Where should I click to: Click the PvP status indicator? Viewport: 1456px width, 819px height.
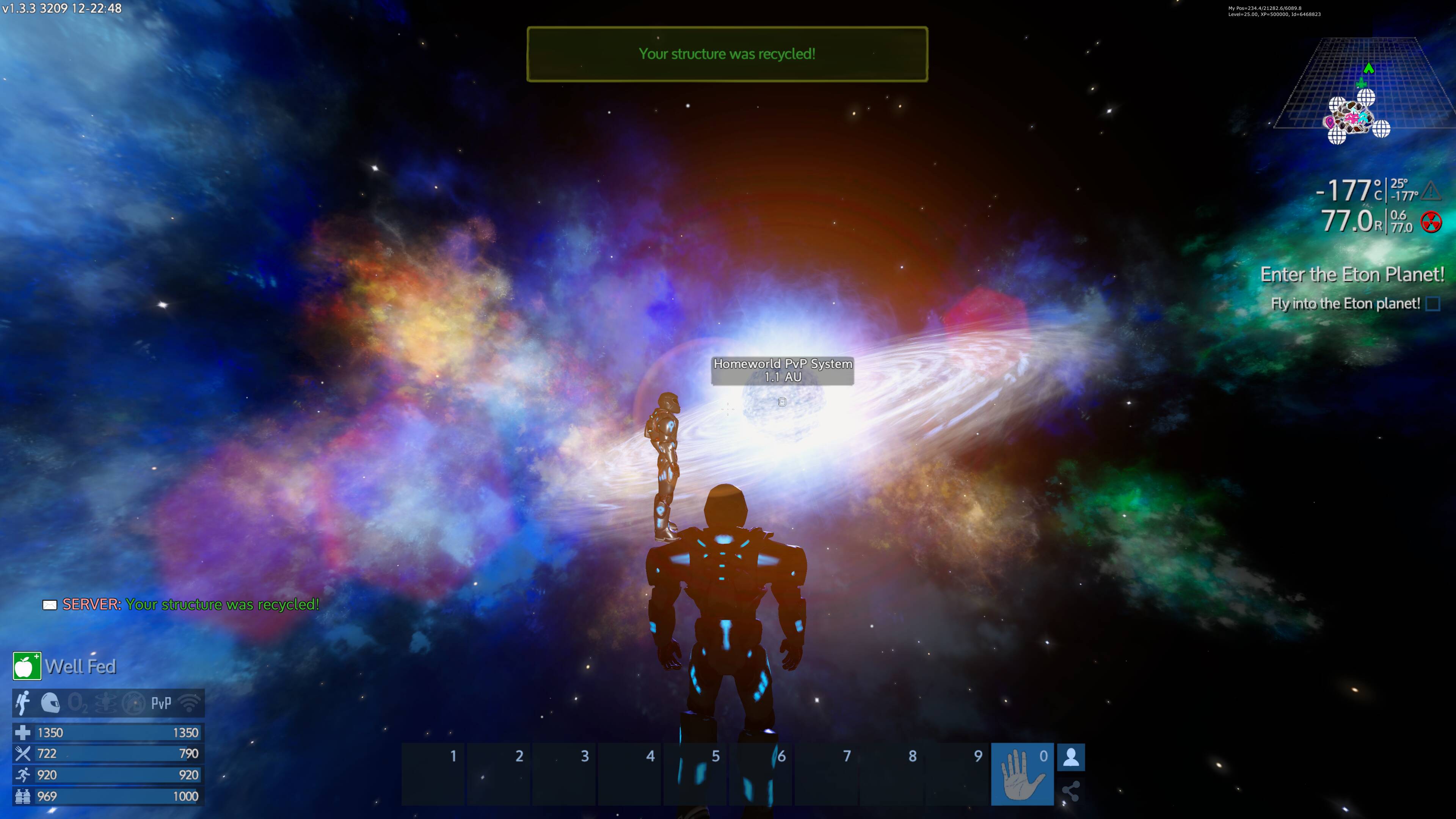[161, 703]
